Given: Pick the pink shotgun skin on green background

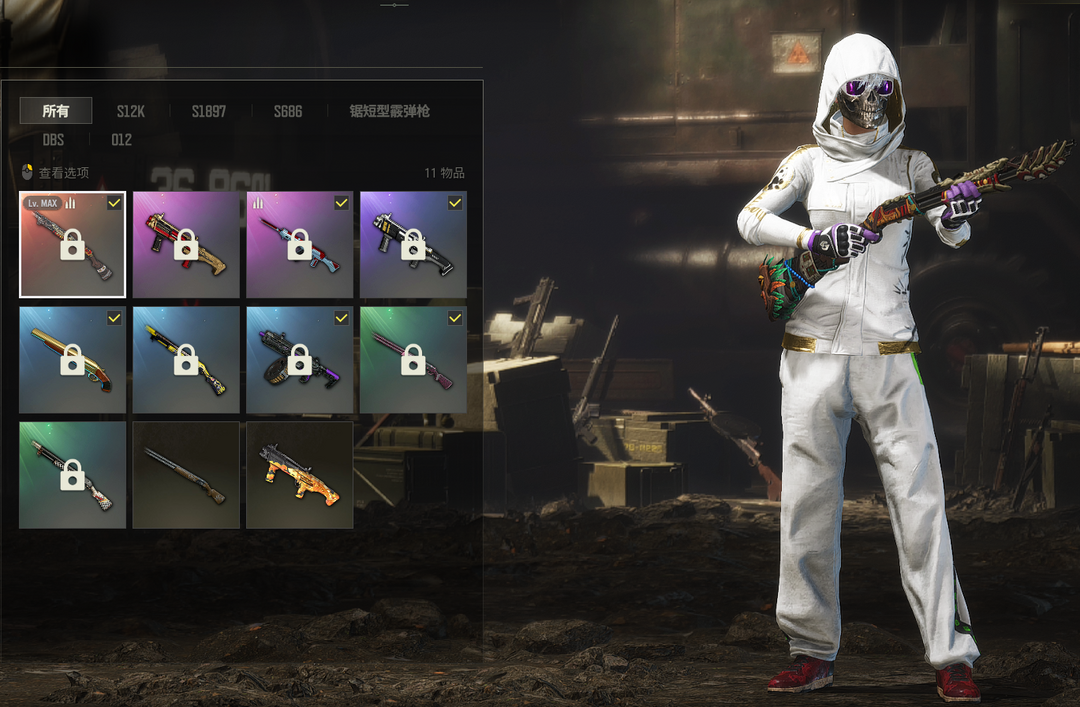Looking at the screenshot, I should tap(413, 360).
